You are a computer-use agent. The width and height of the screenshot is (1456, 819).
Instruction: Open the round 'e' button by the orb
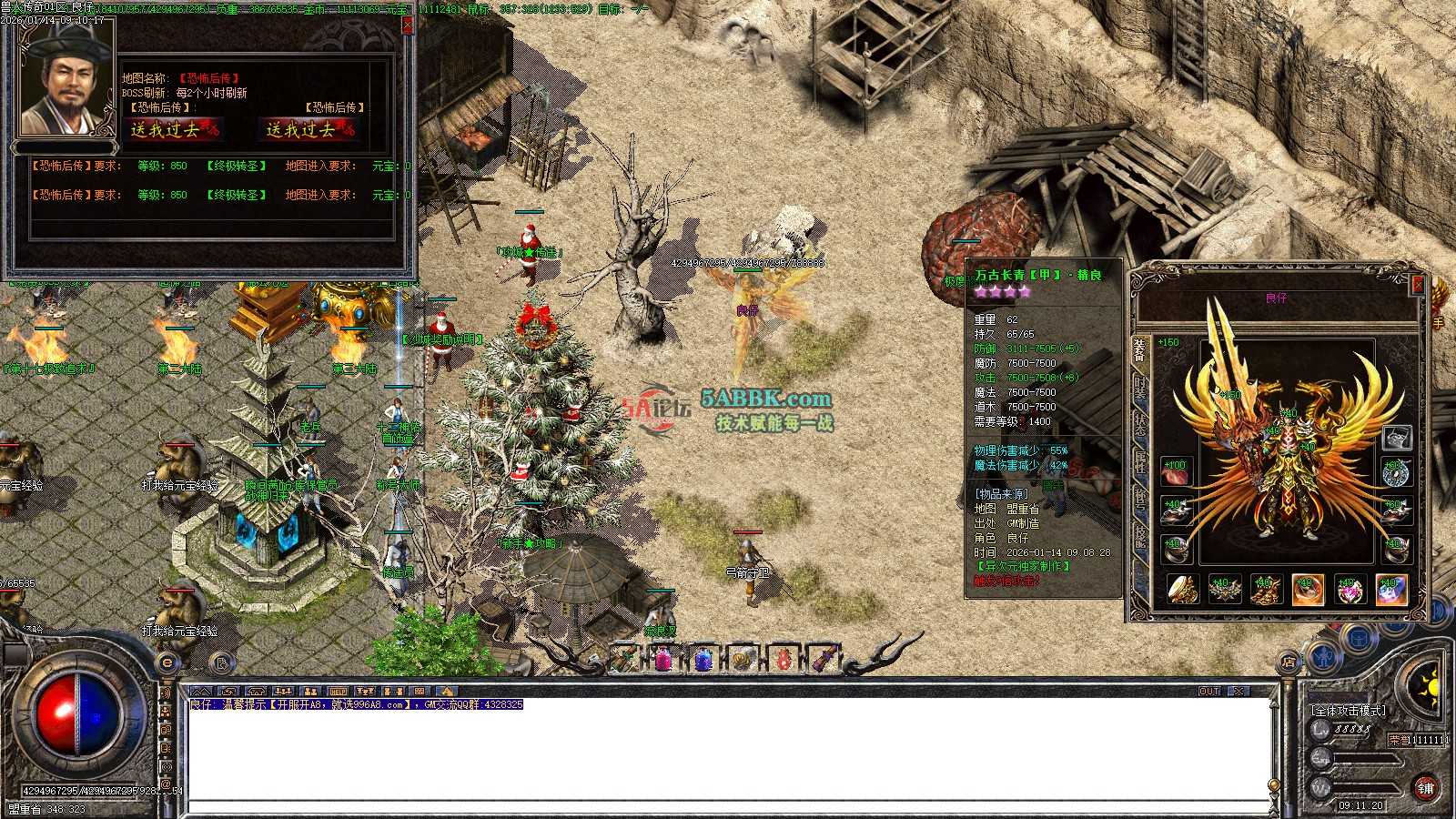167,662
